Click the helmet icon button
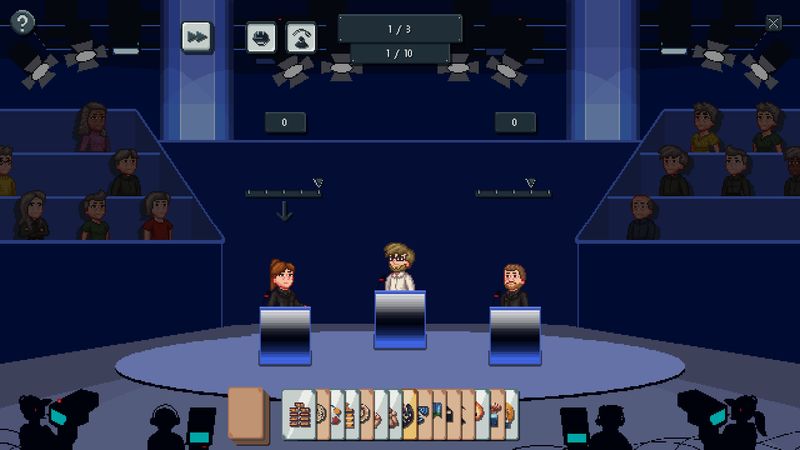Screen dimensions: 800x450 261,37
